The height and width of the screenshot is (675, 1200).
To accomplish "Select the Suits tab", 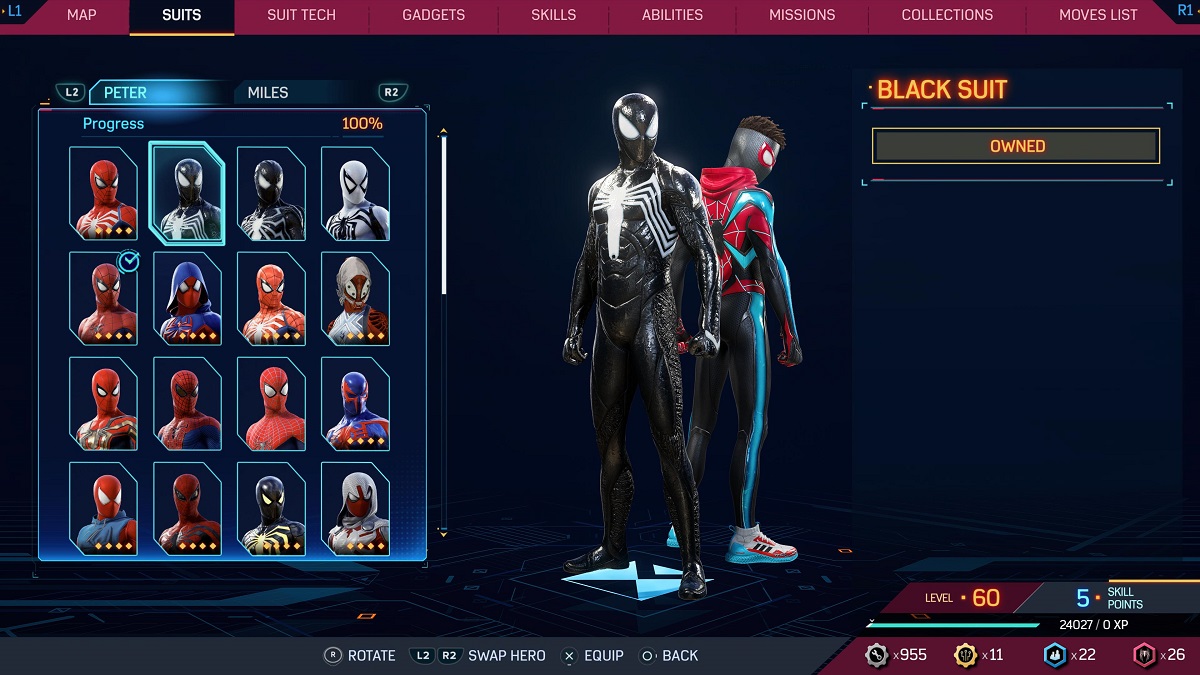I will [x=181, y=15].
